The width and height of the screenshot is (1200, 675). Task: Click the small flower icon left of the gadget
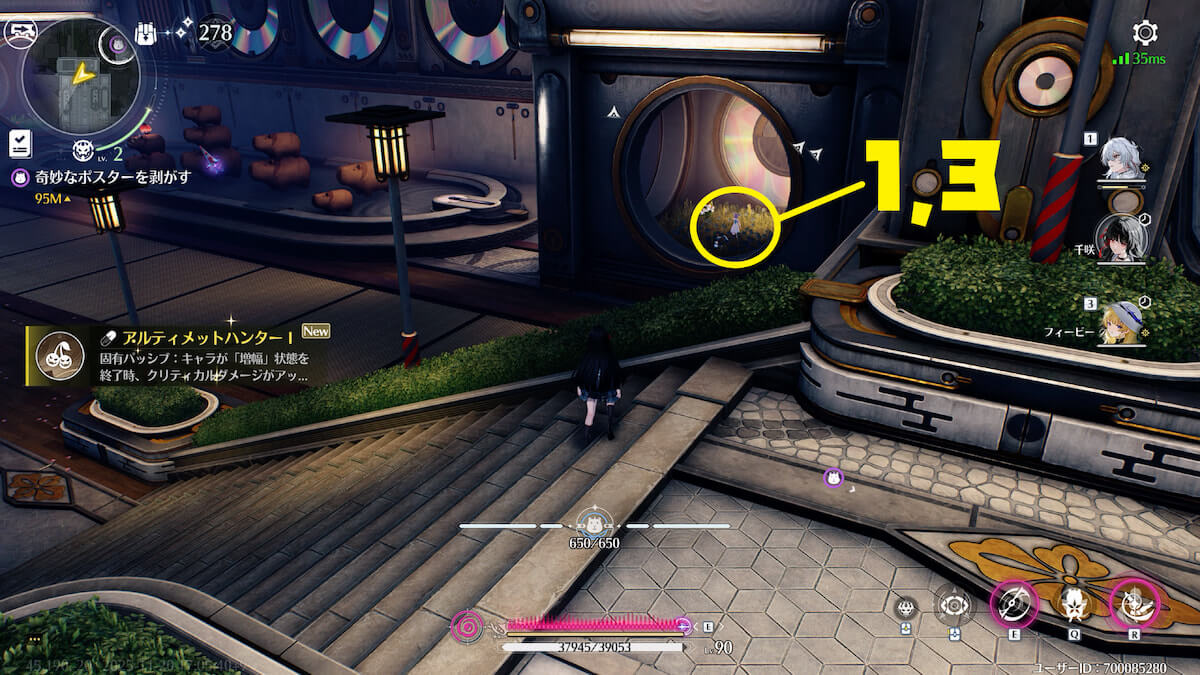pos(906,606)
